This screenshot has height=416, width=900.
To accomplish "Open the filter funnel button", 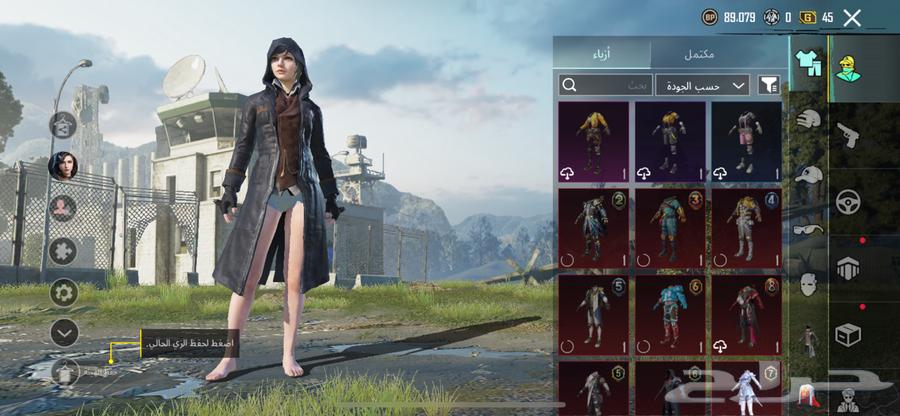I will (769, 85).
